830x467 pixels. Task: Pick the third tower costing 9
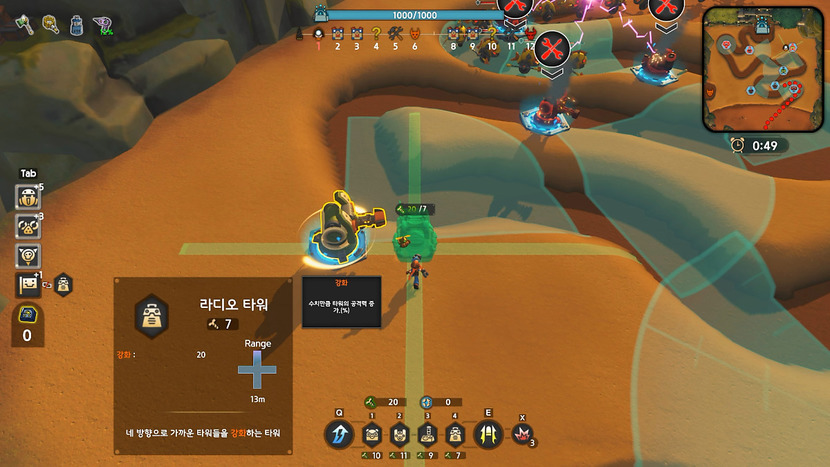427,435
